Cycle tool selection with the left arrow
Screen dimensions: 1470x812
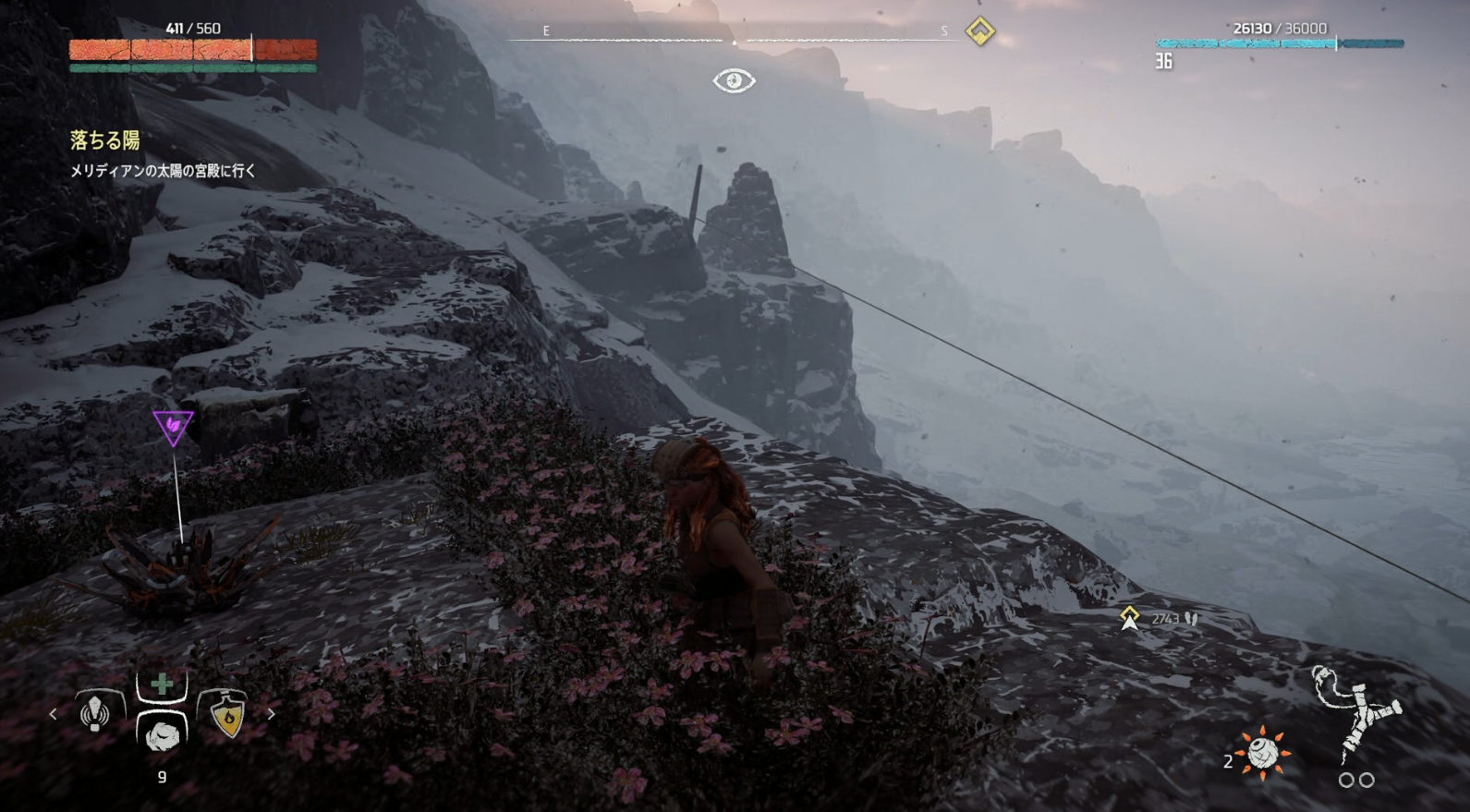point(53,714)
